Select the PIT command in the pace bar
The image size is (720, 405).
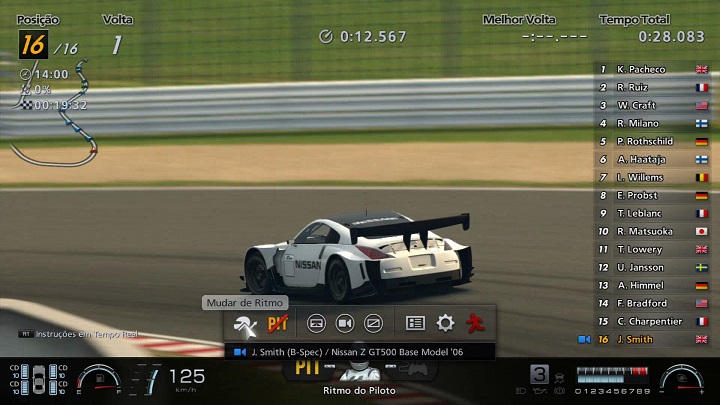pos(306,368)
